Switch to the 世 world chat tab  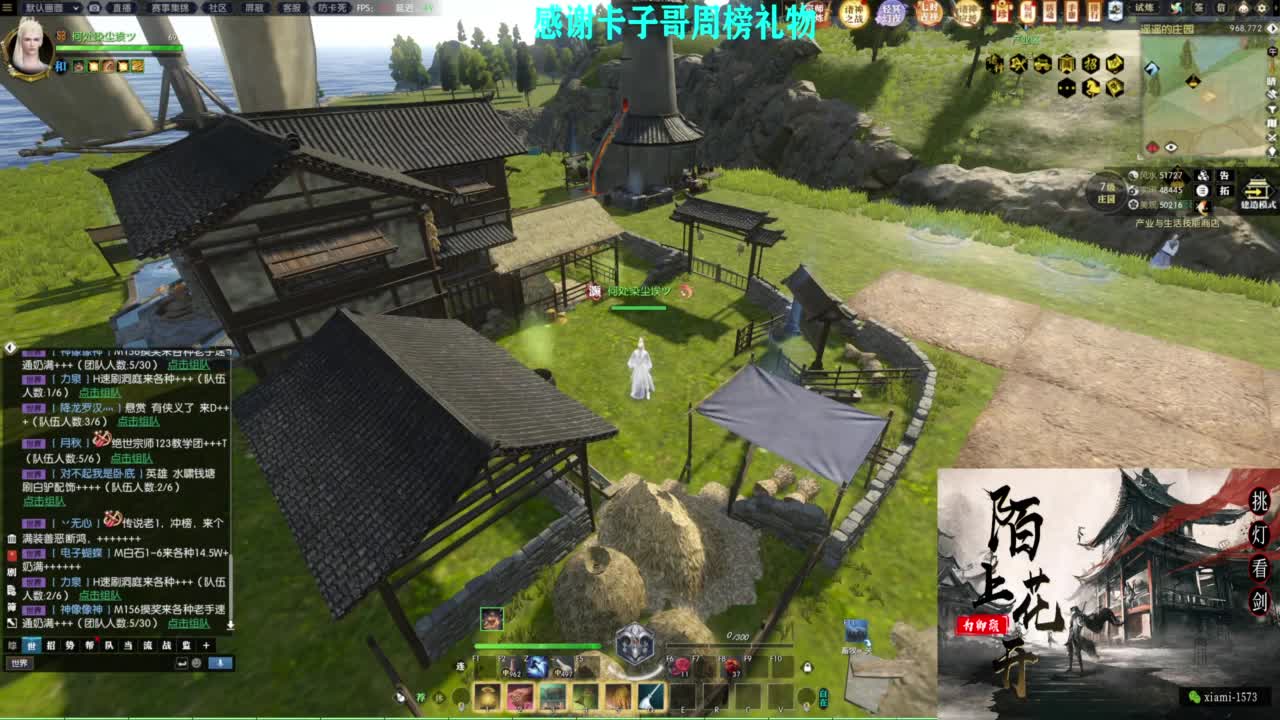coord(32,645)
